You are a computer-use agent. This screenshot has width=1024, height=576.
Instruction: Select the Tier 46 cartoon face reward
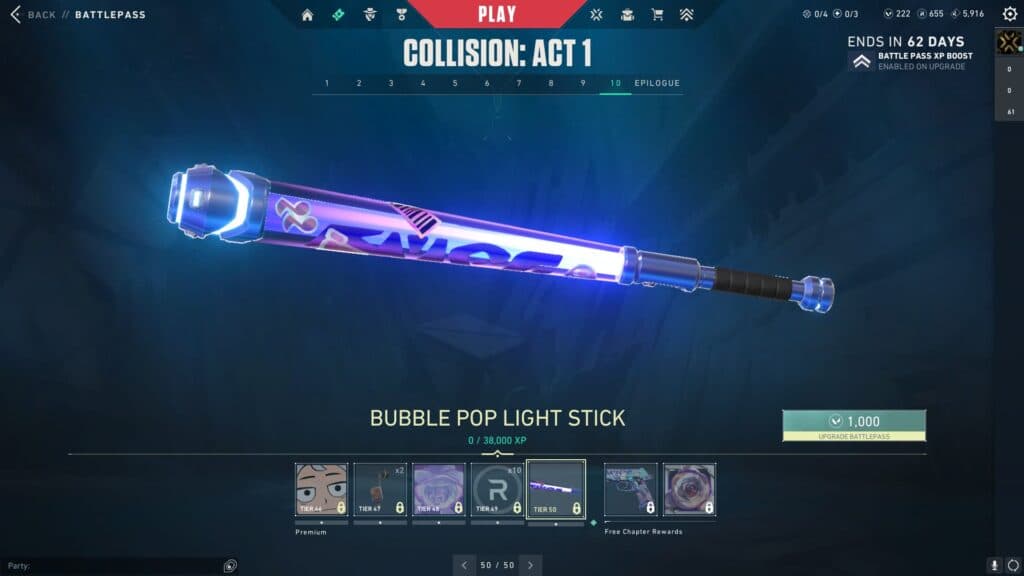[x=322, y=489]
